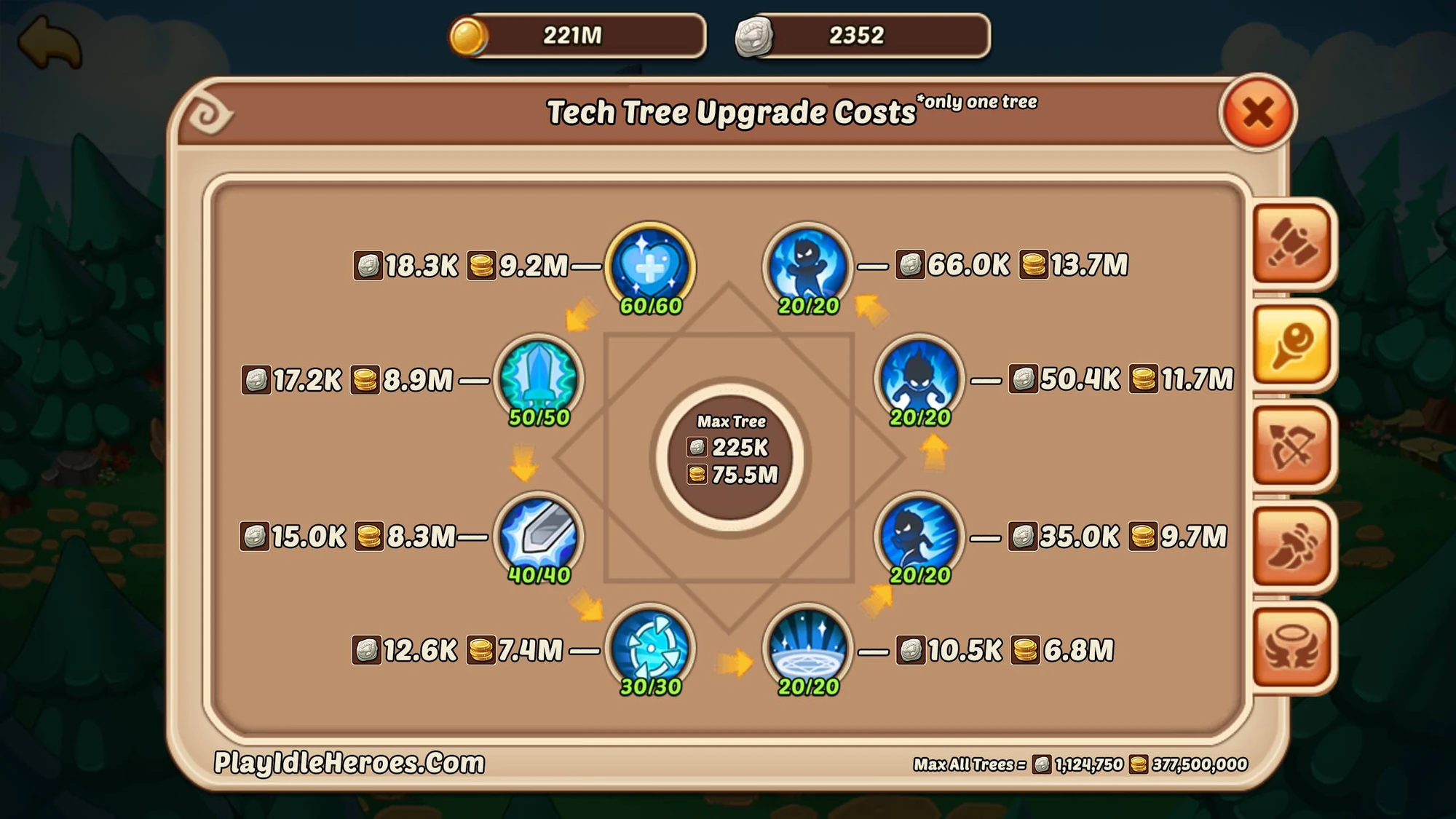The image size is (1456, 819).
Task: Click the Max Tree center circle
Action: [732, 450]
